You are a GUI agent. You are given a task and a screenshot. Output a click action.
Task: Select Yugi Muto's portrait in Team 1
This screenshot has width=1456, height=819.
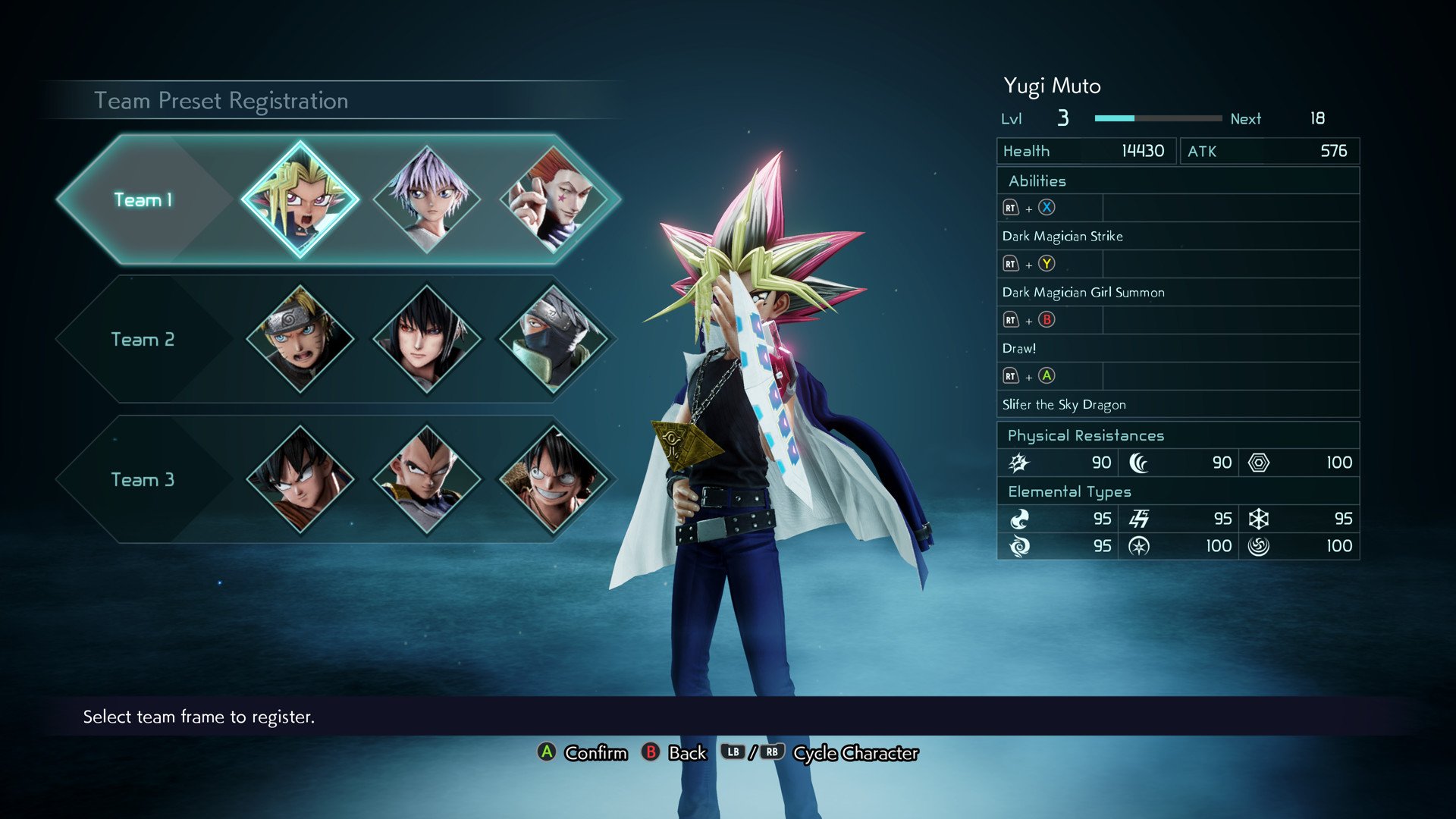point(300,200)
